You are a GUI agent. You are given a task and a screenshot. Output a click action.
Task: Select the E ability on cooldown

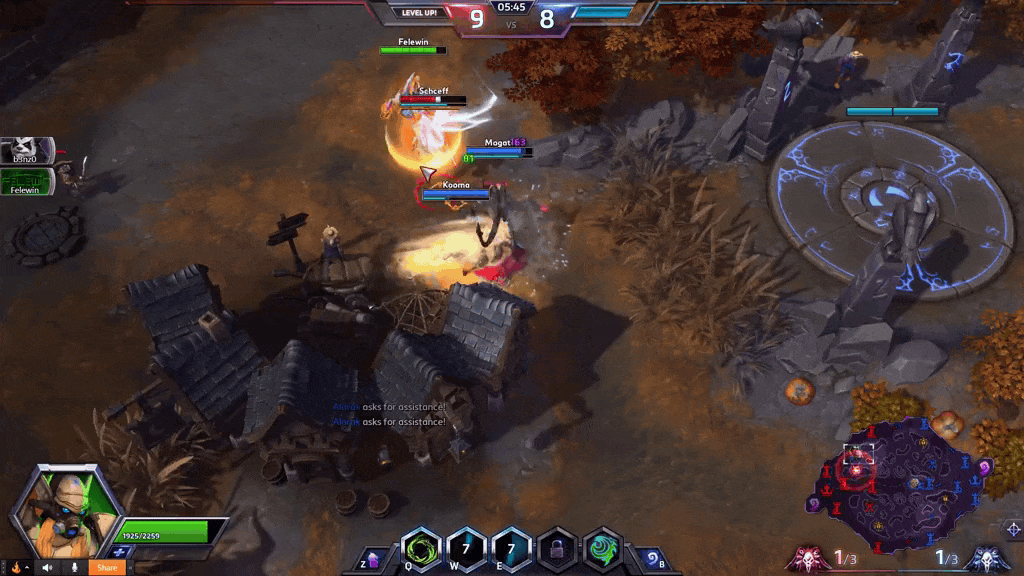511,549
